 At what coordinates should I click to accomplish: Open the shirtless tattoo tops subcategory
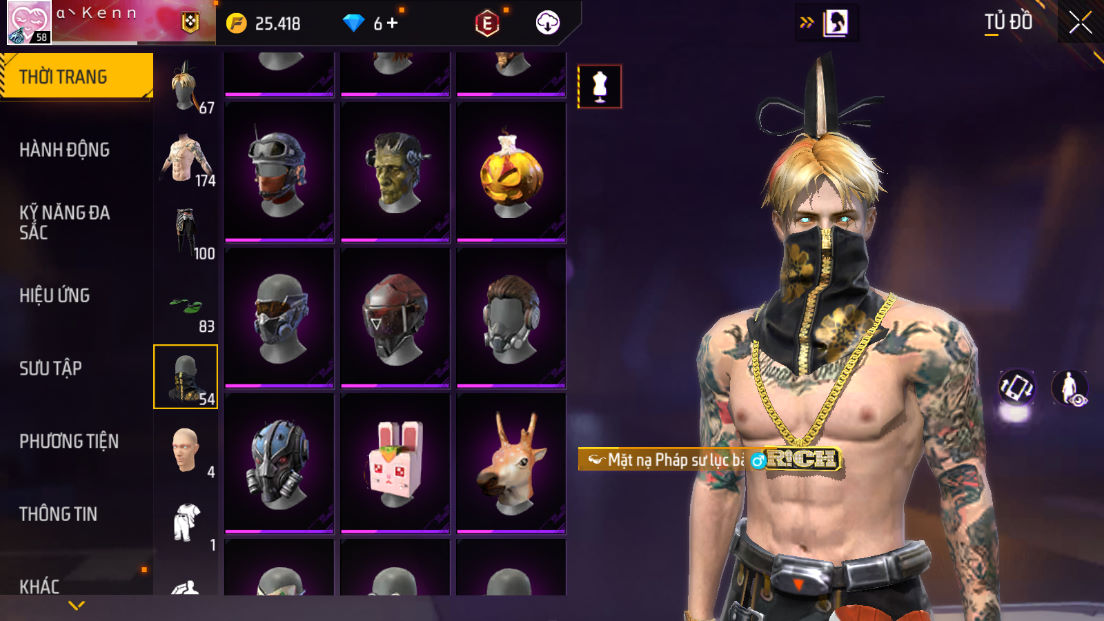click(x=185, y=158)
